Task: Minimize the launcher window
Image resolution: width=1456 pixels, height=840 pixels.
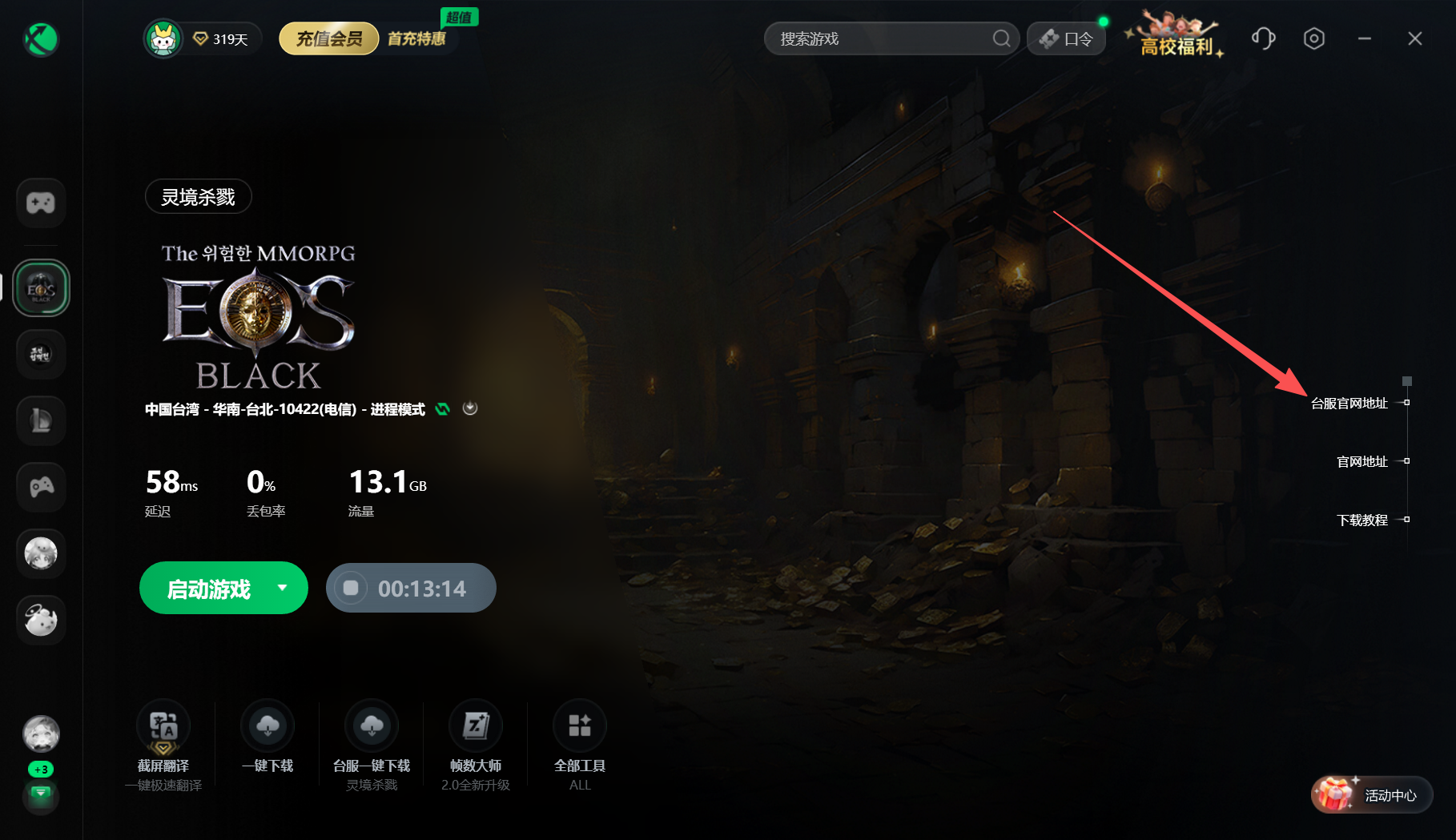Action: (x=1365, y=38)
